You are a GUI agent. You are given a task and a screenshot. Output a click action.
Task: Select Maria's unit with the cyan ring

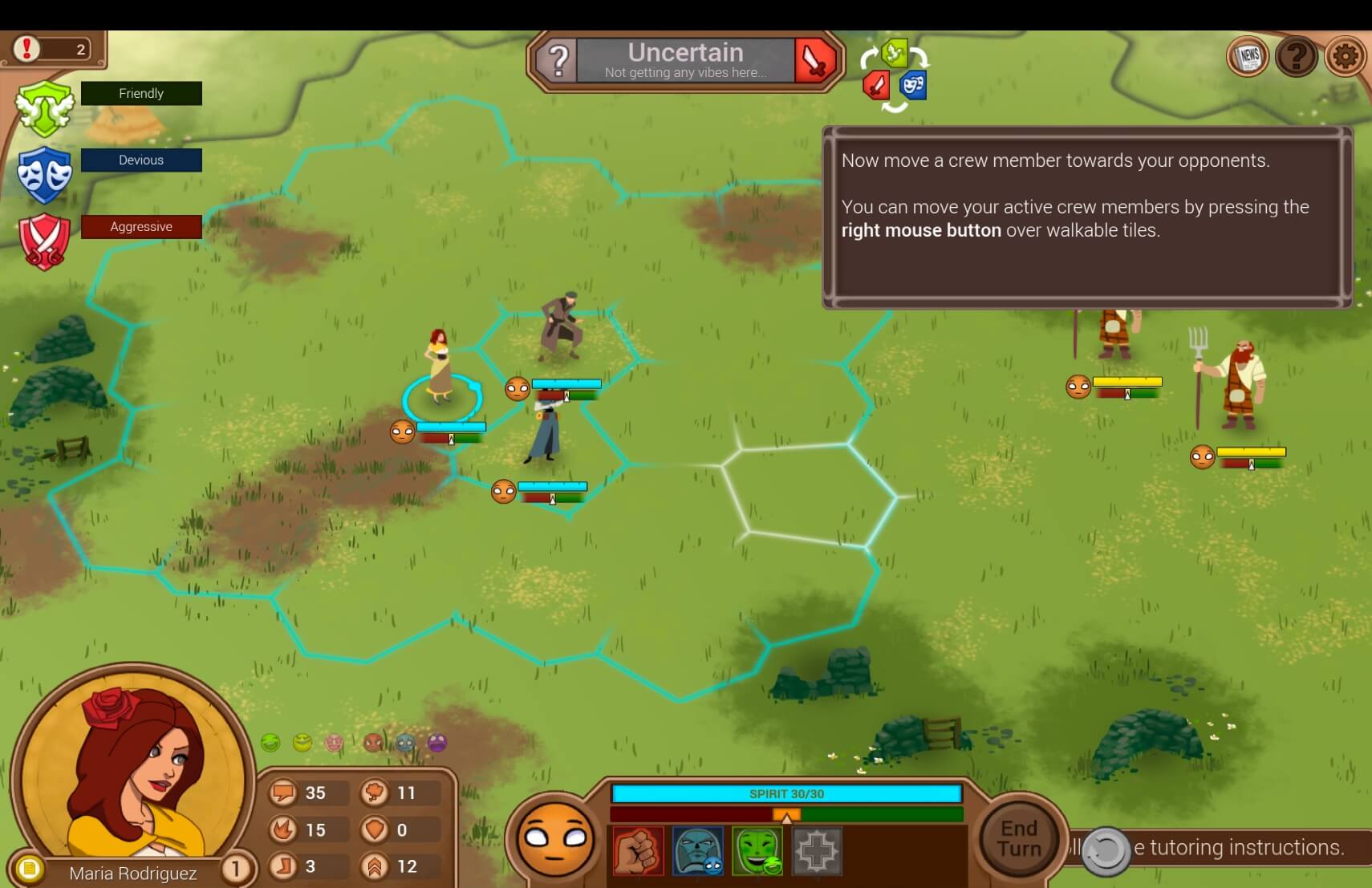click(x=440, y=369)
